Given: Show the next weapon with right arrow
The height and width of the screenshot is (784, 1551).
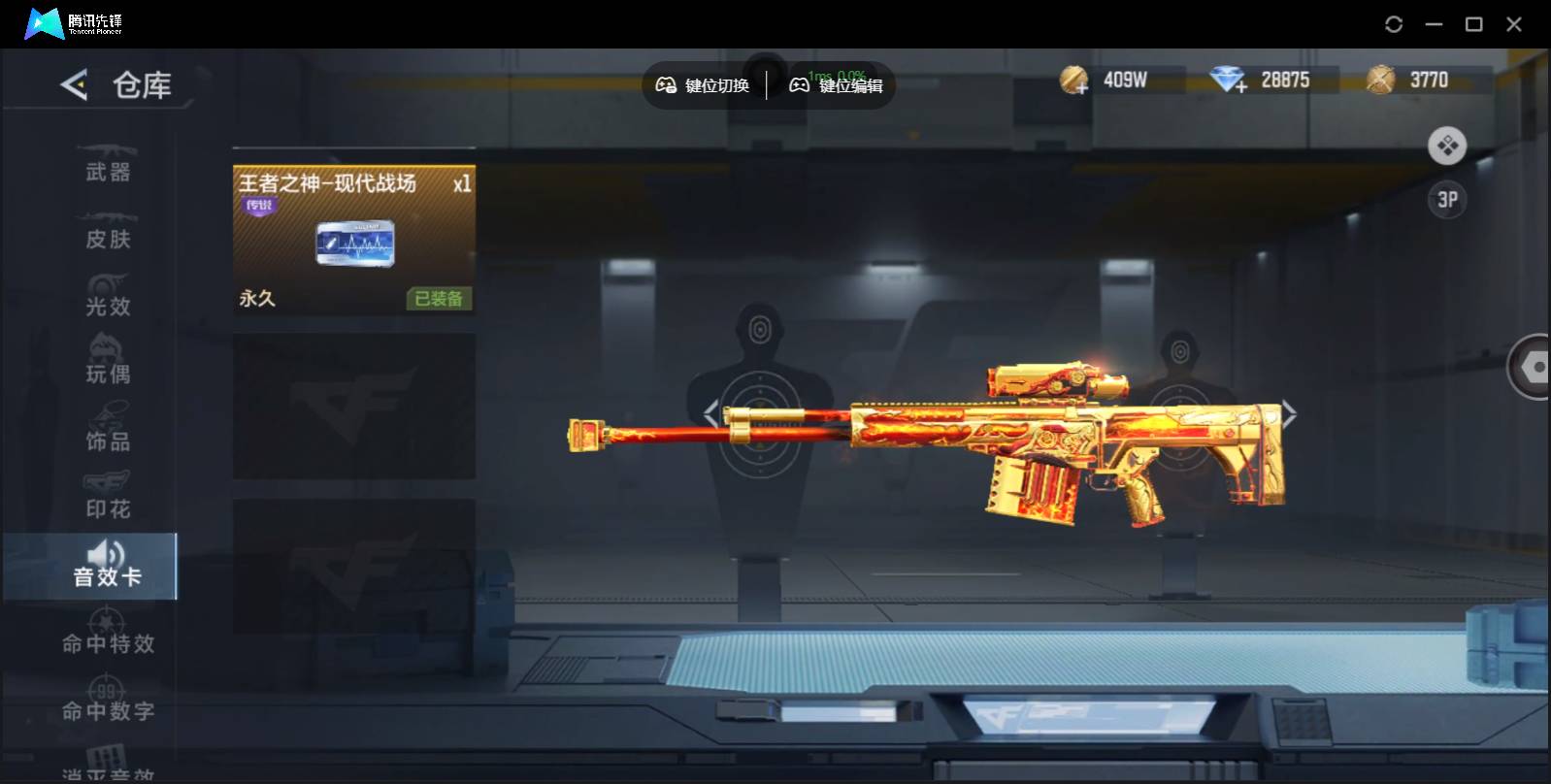Looking at the screenshot, I should point(1289,414).
